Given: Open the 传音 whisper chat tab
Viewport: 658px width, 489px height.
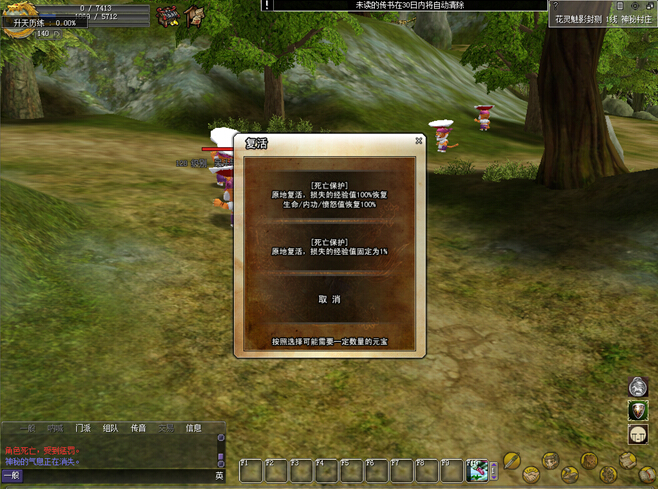Looking at the screenshot, I should 138,428.
